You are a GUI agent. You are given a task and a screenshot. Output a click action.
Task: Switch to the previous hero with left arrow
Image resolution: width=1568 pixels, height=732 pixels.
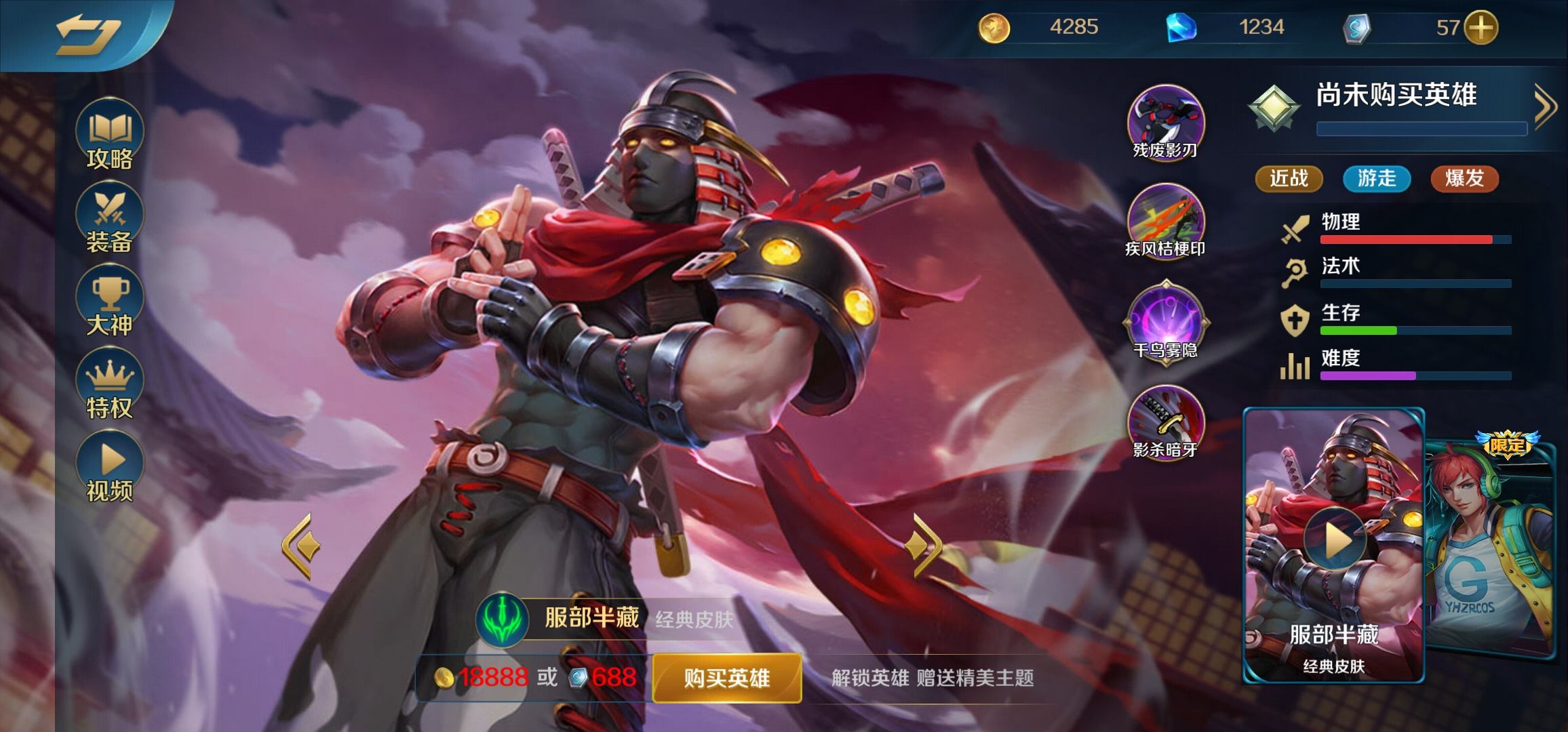(300, 546)
